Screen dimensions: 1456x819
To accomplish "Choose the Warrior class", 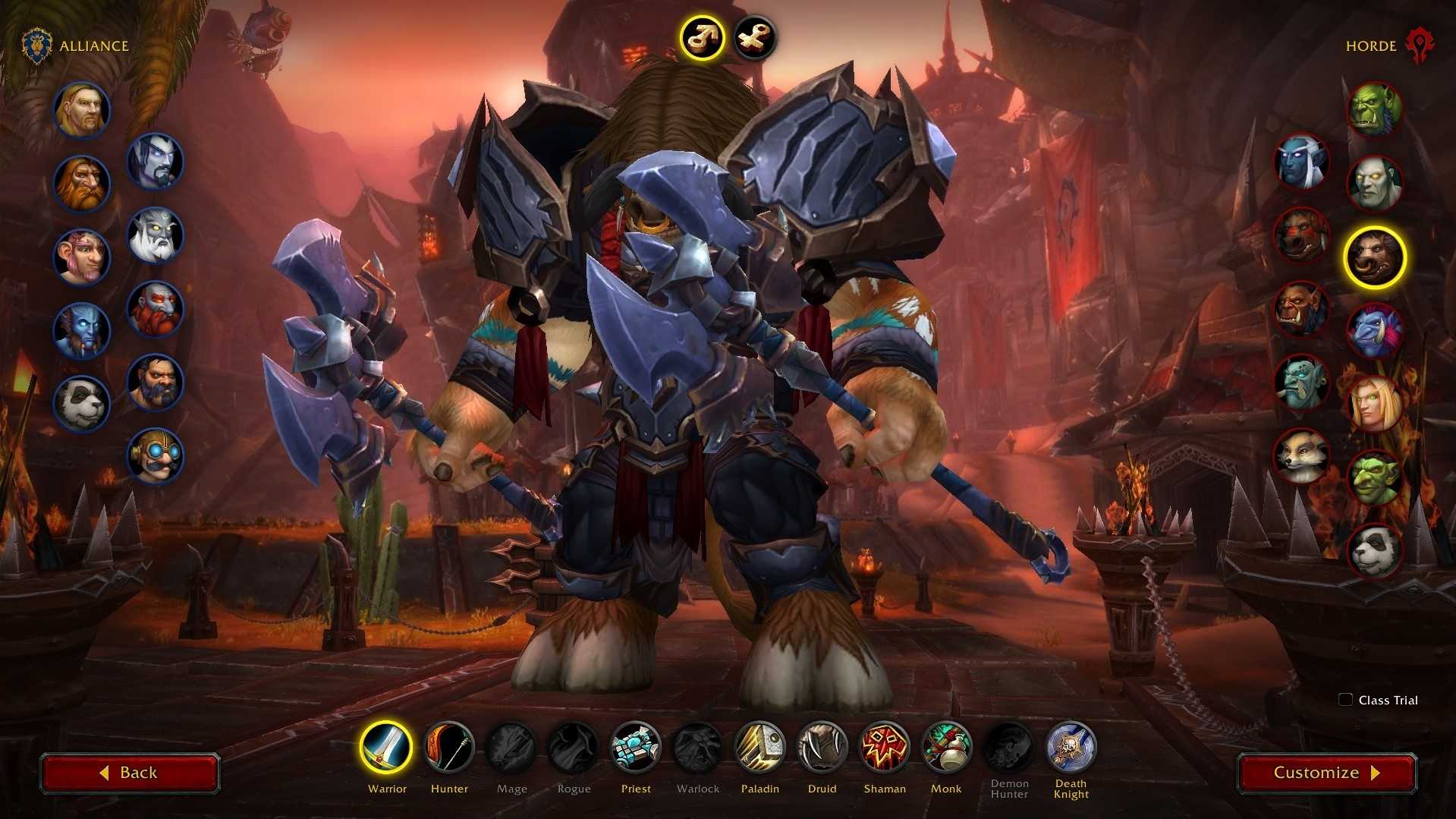I will click(x=386, y=748).
